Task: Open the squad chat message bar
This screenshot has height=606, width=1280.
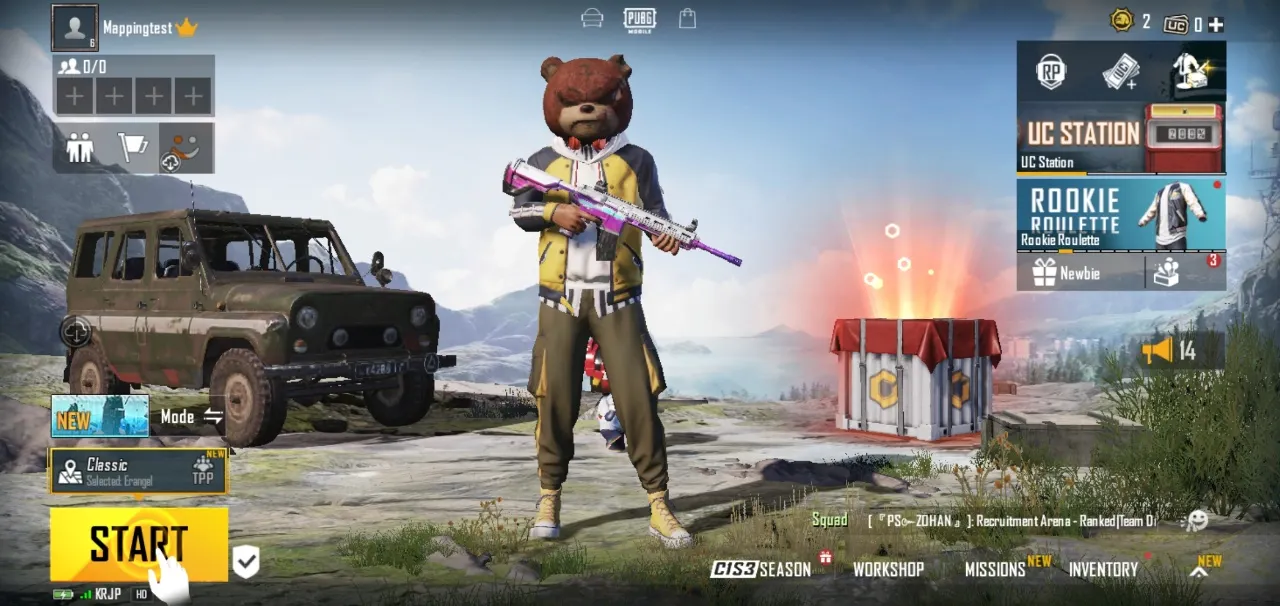Action: coord(1010,520)
